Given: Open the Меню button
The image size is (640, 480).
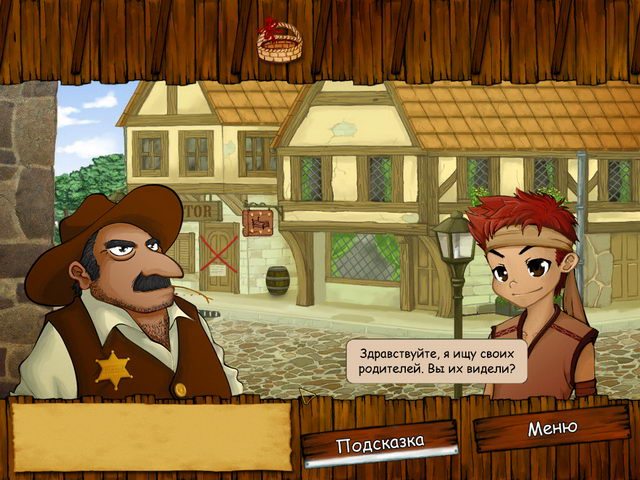Looking at the screenshot, I should pos(552,428).
